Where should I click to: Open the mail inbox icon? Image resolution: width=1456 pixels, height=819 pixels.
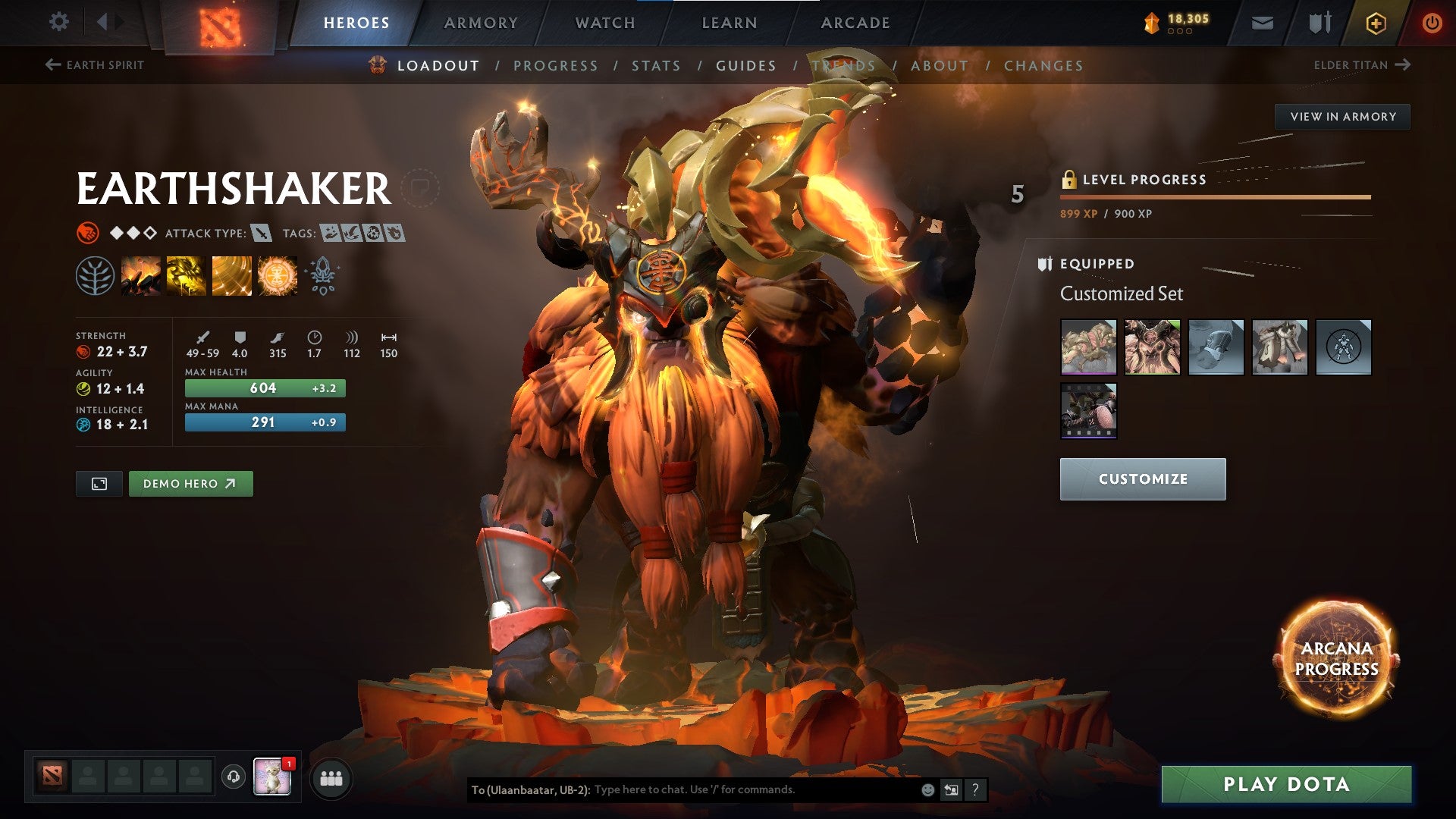1263,23
